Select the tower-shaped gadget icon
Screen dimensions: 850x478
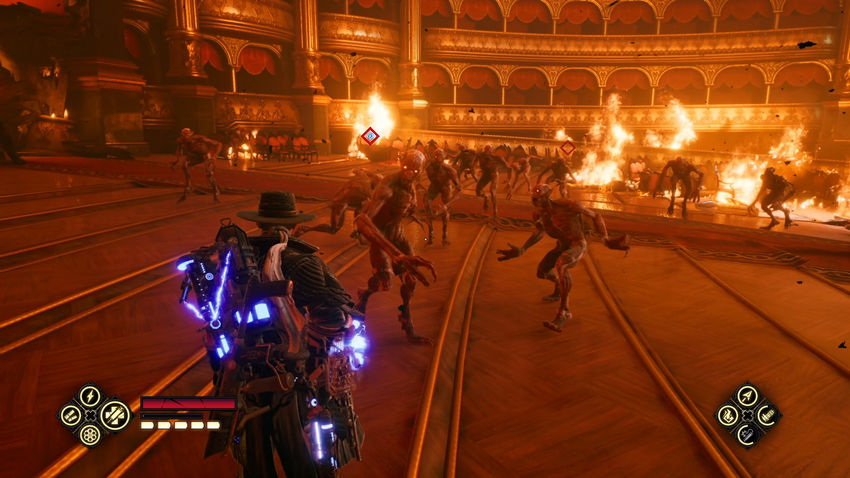click(766, 415)
